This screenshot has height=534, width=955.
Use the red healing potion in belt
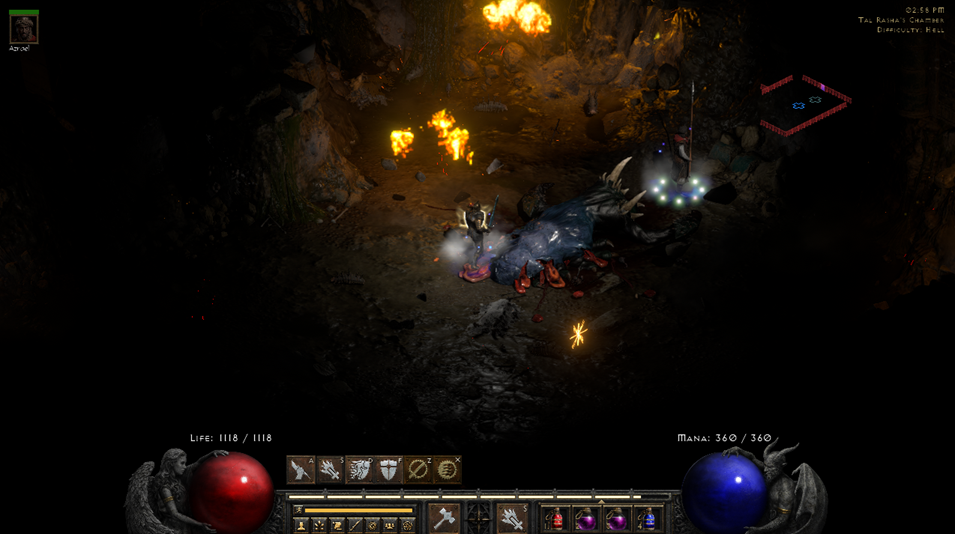(x=556, y=519)
